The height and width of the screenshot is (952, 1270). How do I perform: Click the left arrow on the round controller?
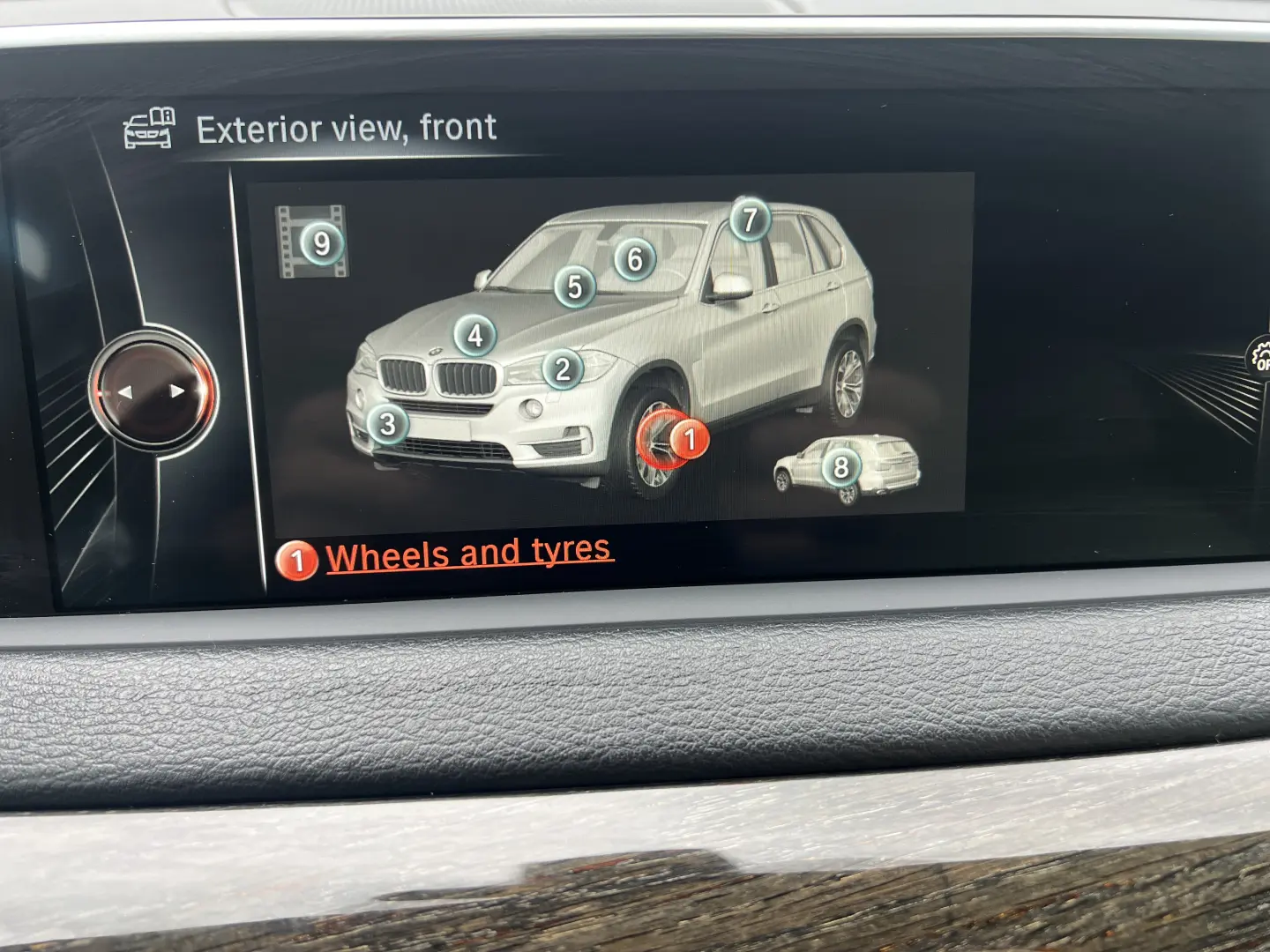tap(125, 392)
